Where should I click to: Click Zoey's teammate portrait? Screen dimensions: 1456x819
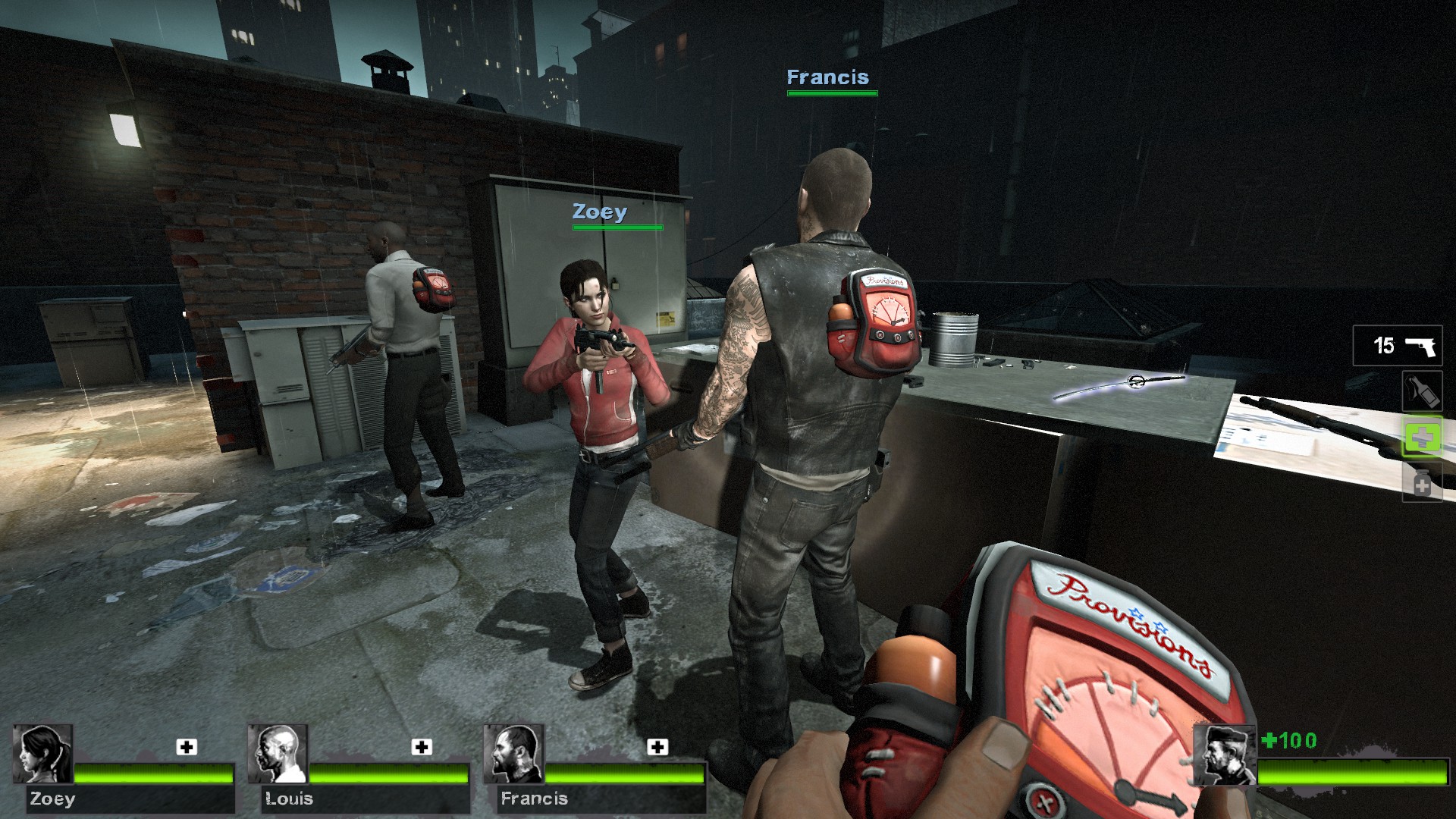click(x=42, y=754)
